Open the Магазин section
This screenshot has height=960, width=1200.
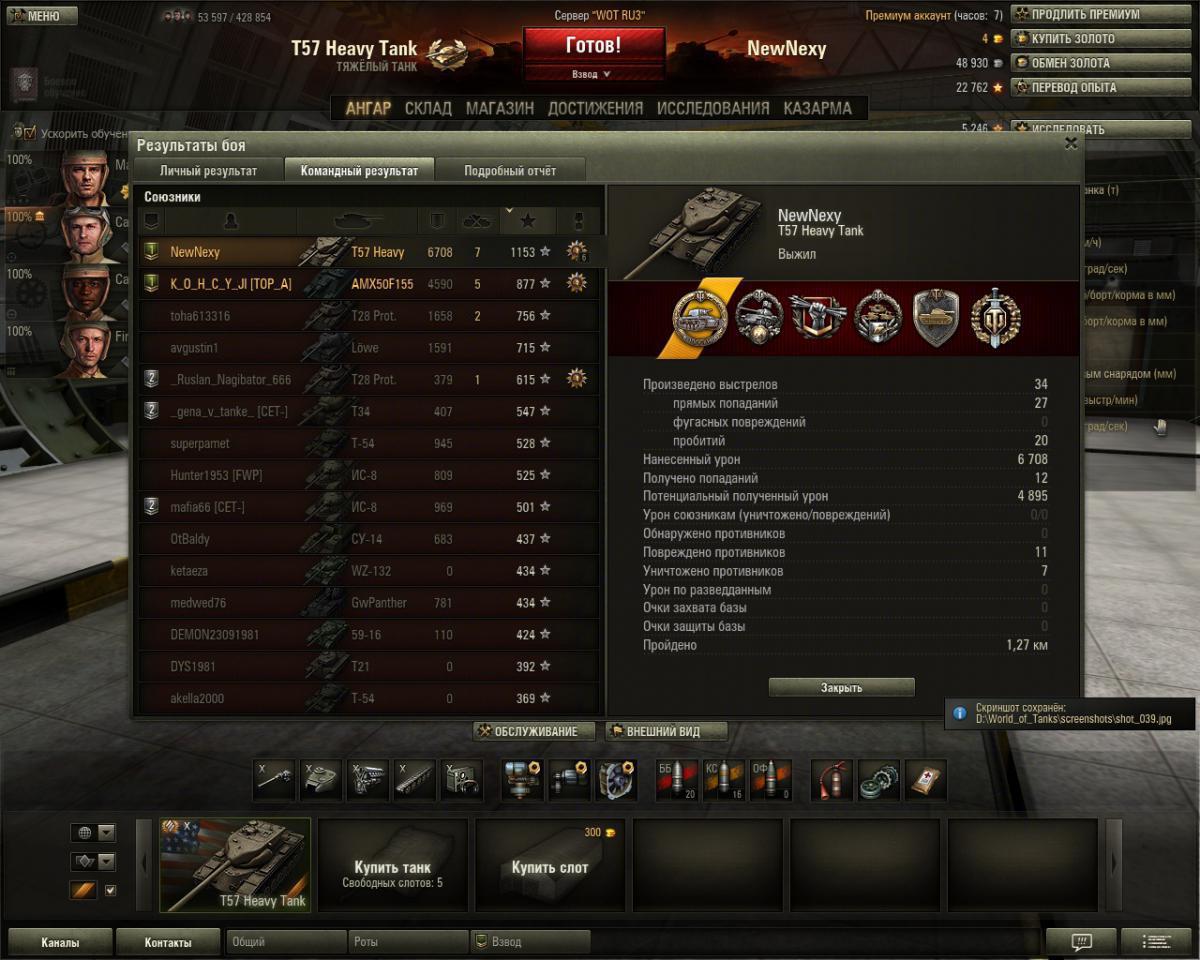(499, 108)
